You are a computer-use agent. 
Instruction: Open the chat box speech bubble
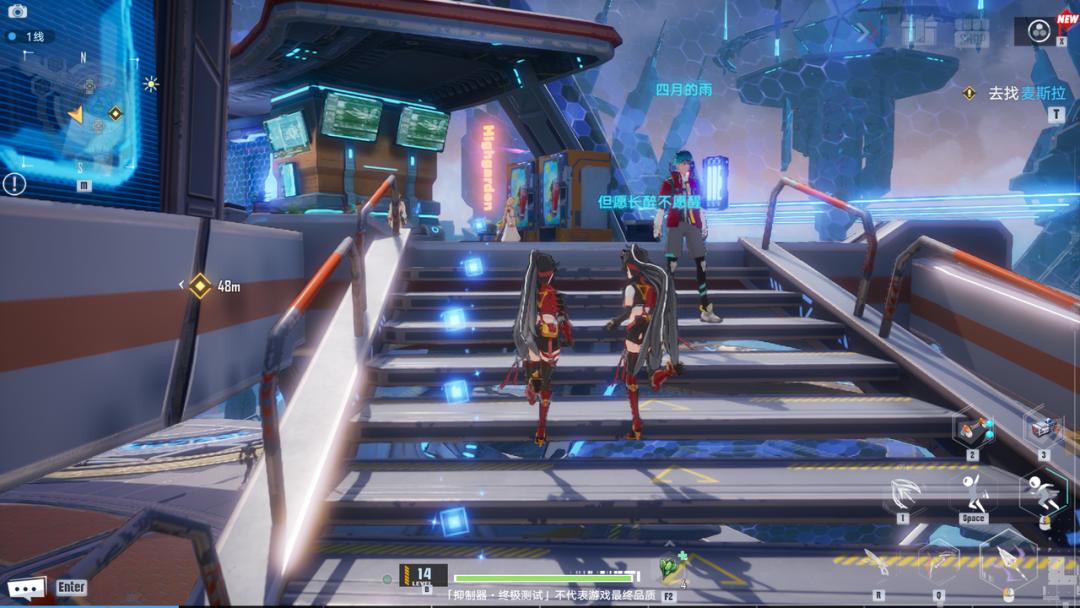(26, 587)
